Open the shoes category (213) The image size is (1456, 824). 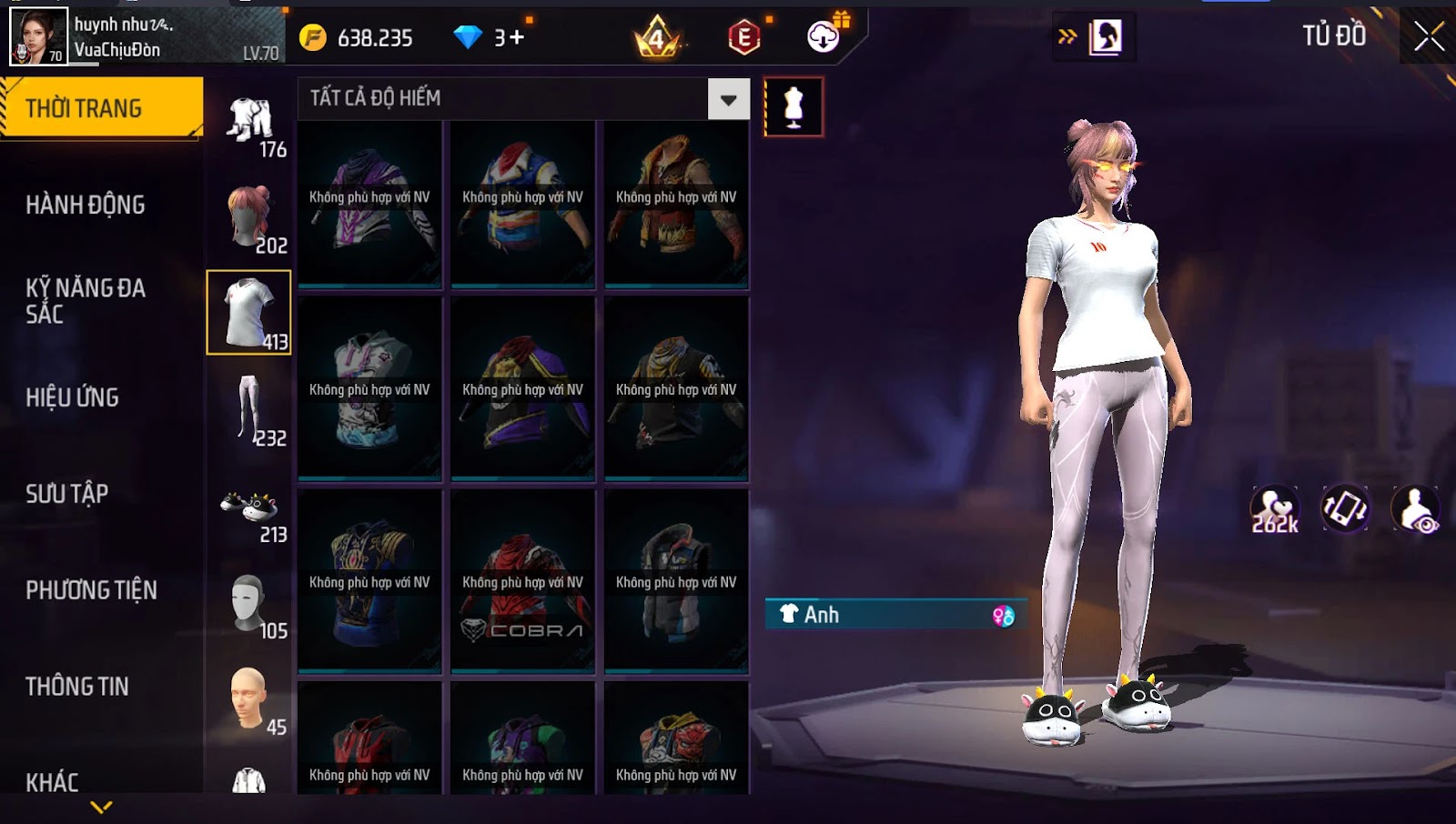pyautogui.click(x=250, y=511)
